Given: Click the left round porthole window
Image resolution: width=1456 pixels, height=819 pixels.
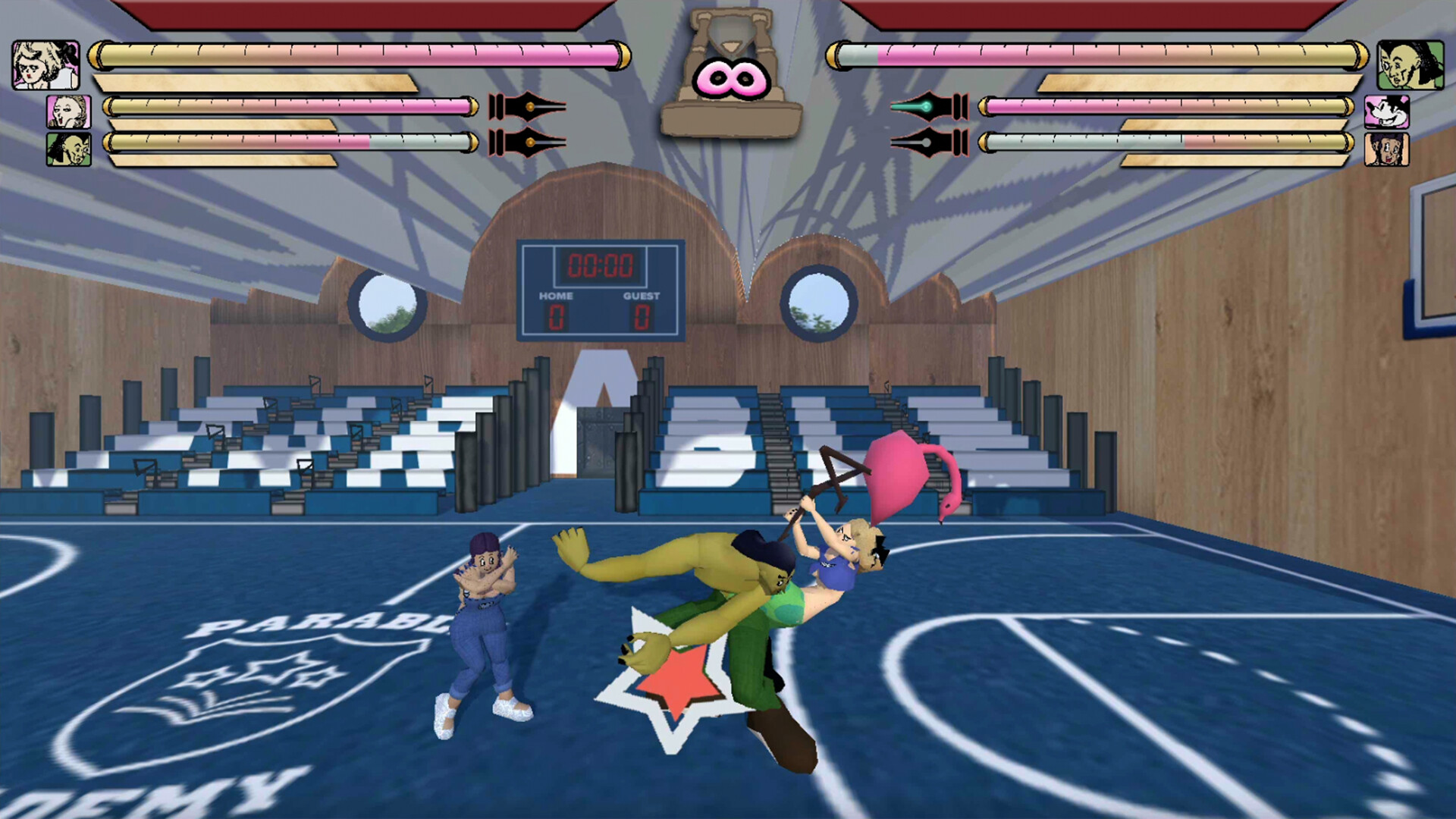Looking at the screenshot, I should [x=387, y=303].
